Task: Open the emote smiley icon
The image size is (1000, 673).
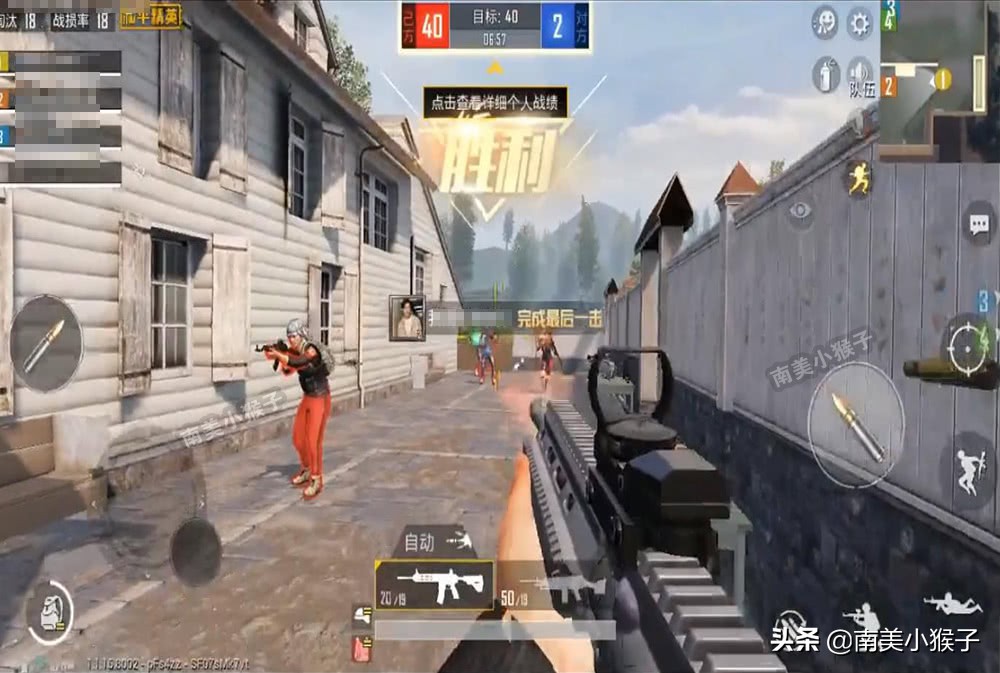Action: point(825,22)
